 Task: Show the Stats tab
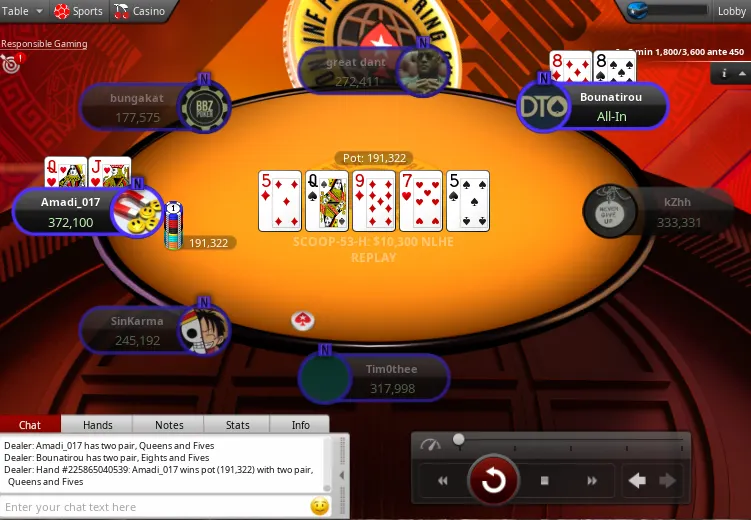click(237, 425)
